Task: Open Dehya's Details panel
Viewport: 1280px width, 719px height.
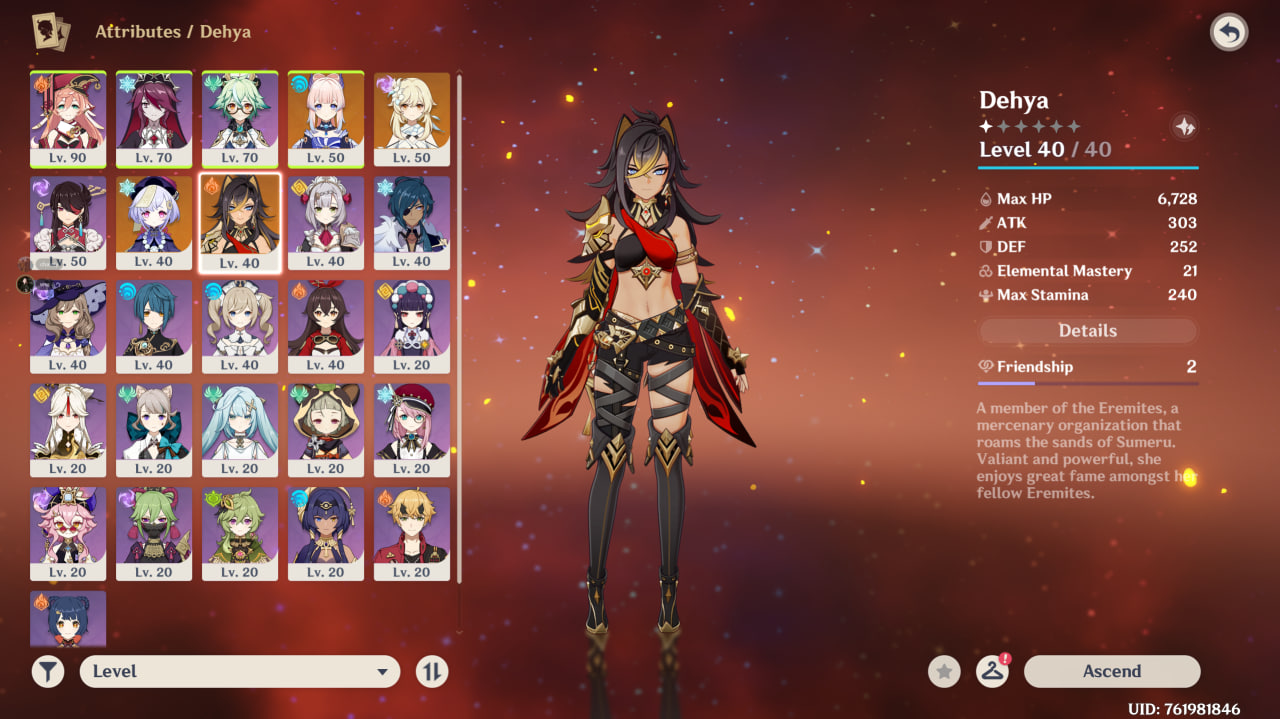Action: coord(1087,331)
